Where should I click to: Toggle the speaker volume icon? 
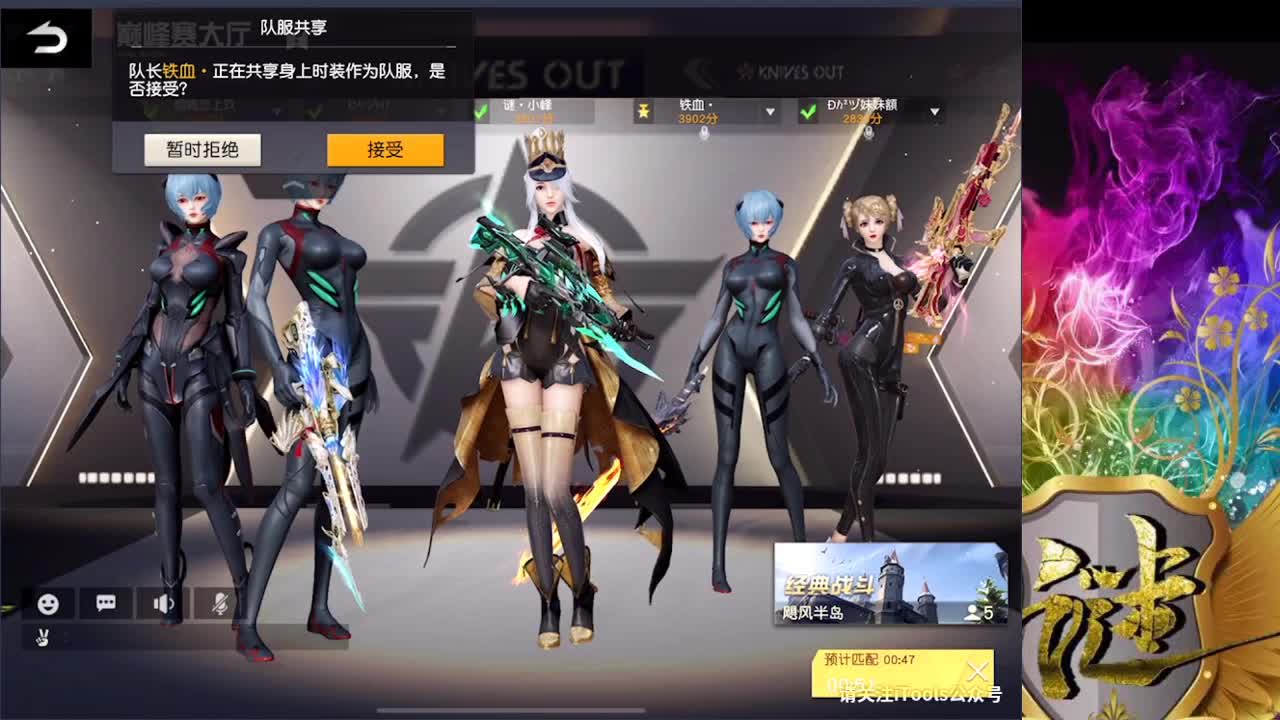click(161, 605)
